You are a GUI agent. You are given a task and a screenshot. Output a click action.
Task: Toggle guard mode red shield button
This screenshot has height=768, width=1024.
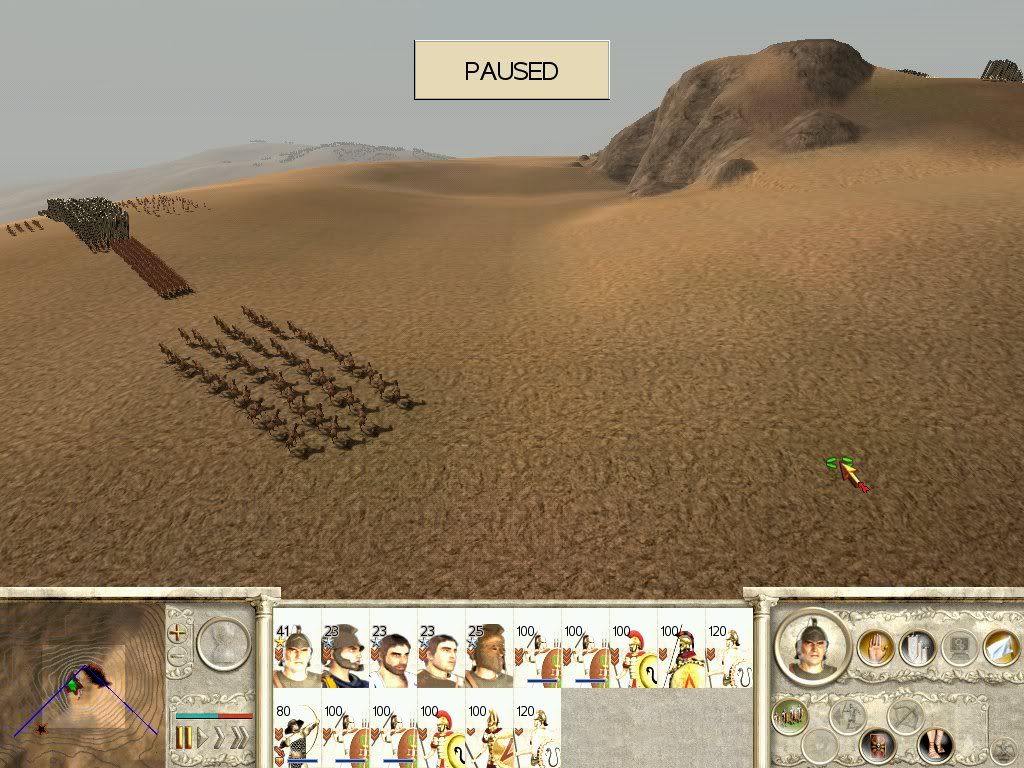880,744
